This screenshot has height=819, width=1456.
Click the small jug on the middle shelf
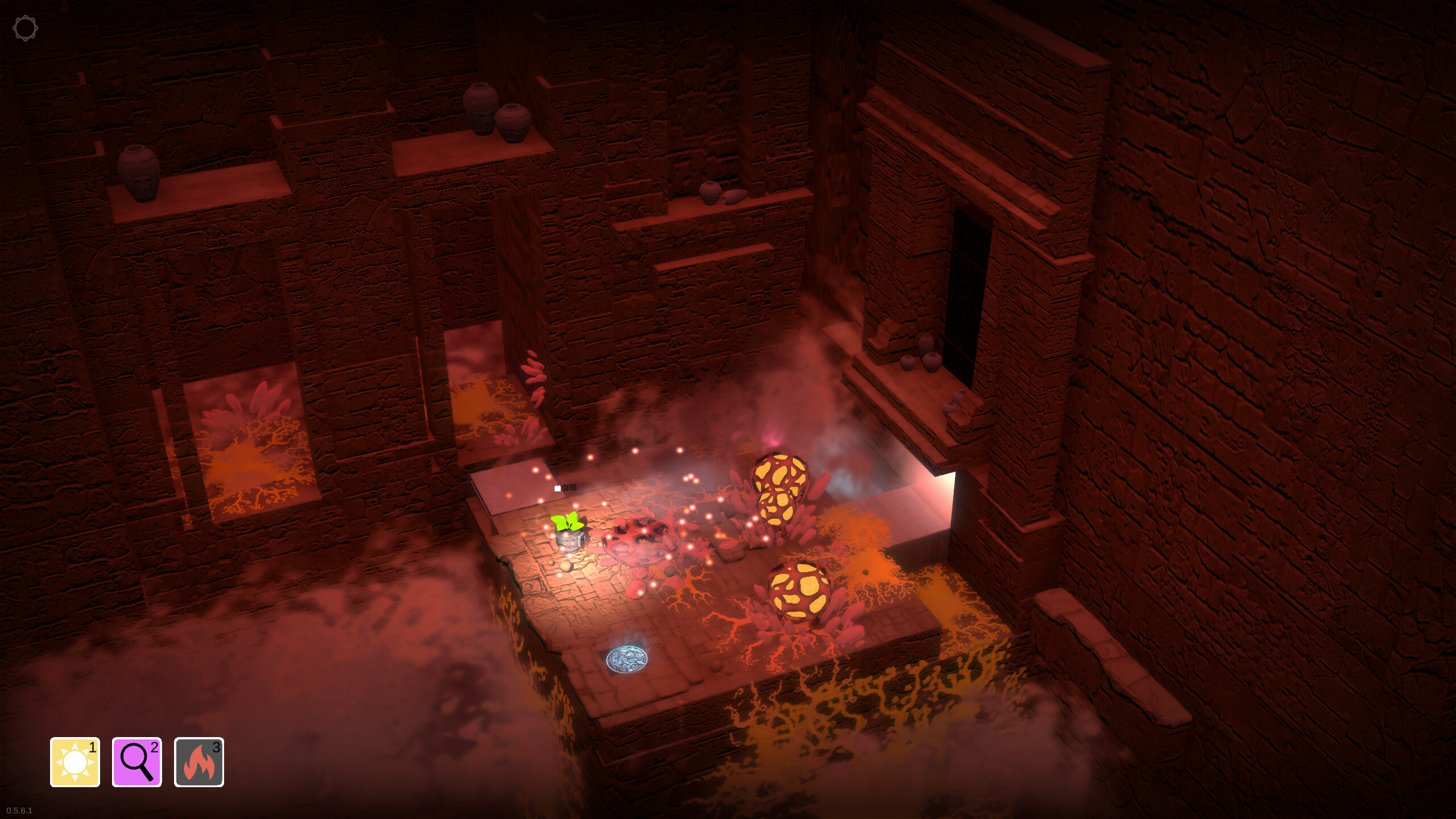[710, 192]
